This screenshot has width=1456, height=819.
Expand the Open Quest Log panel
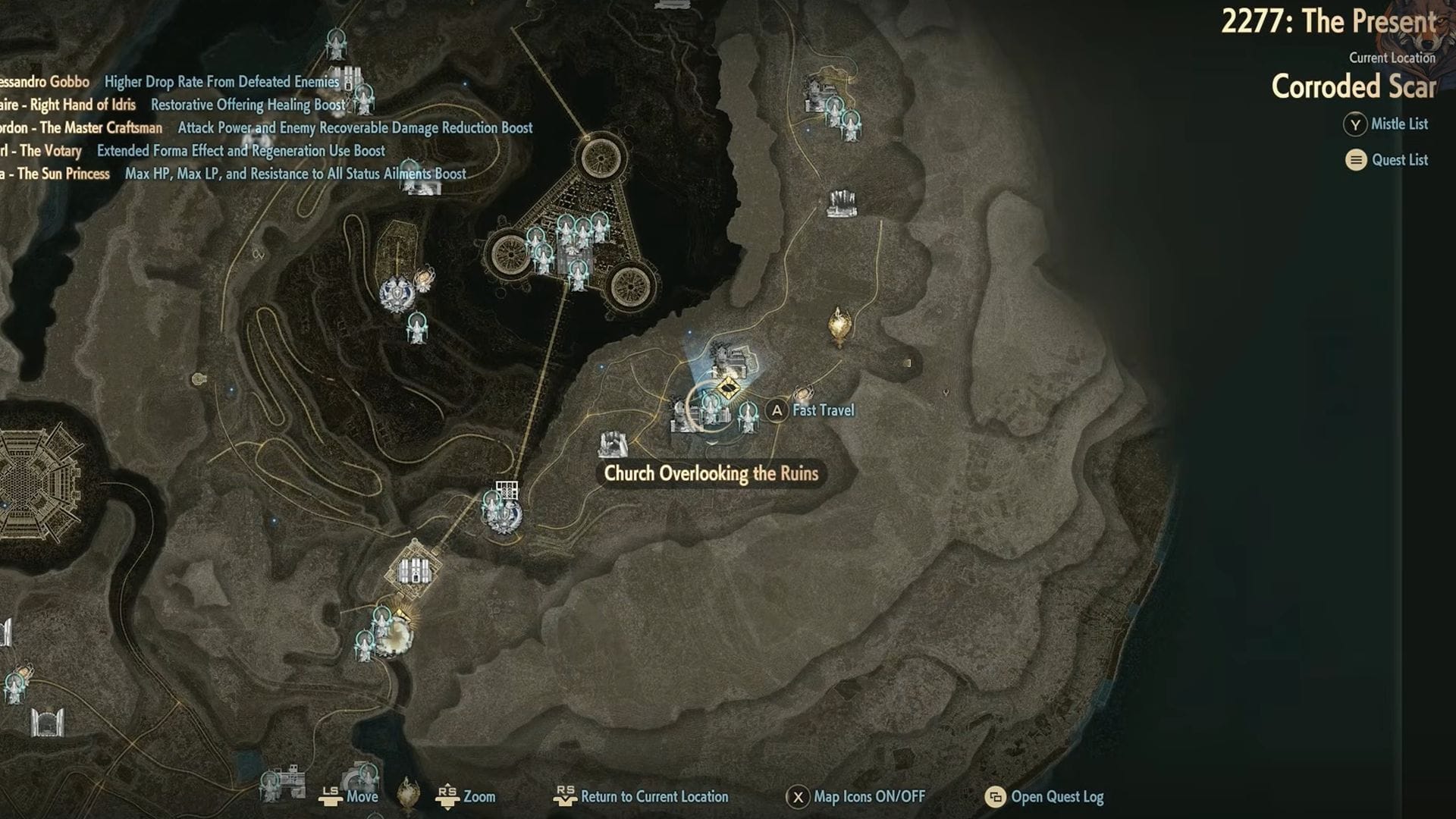[1050, 797]
